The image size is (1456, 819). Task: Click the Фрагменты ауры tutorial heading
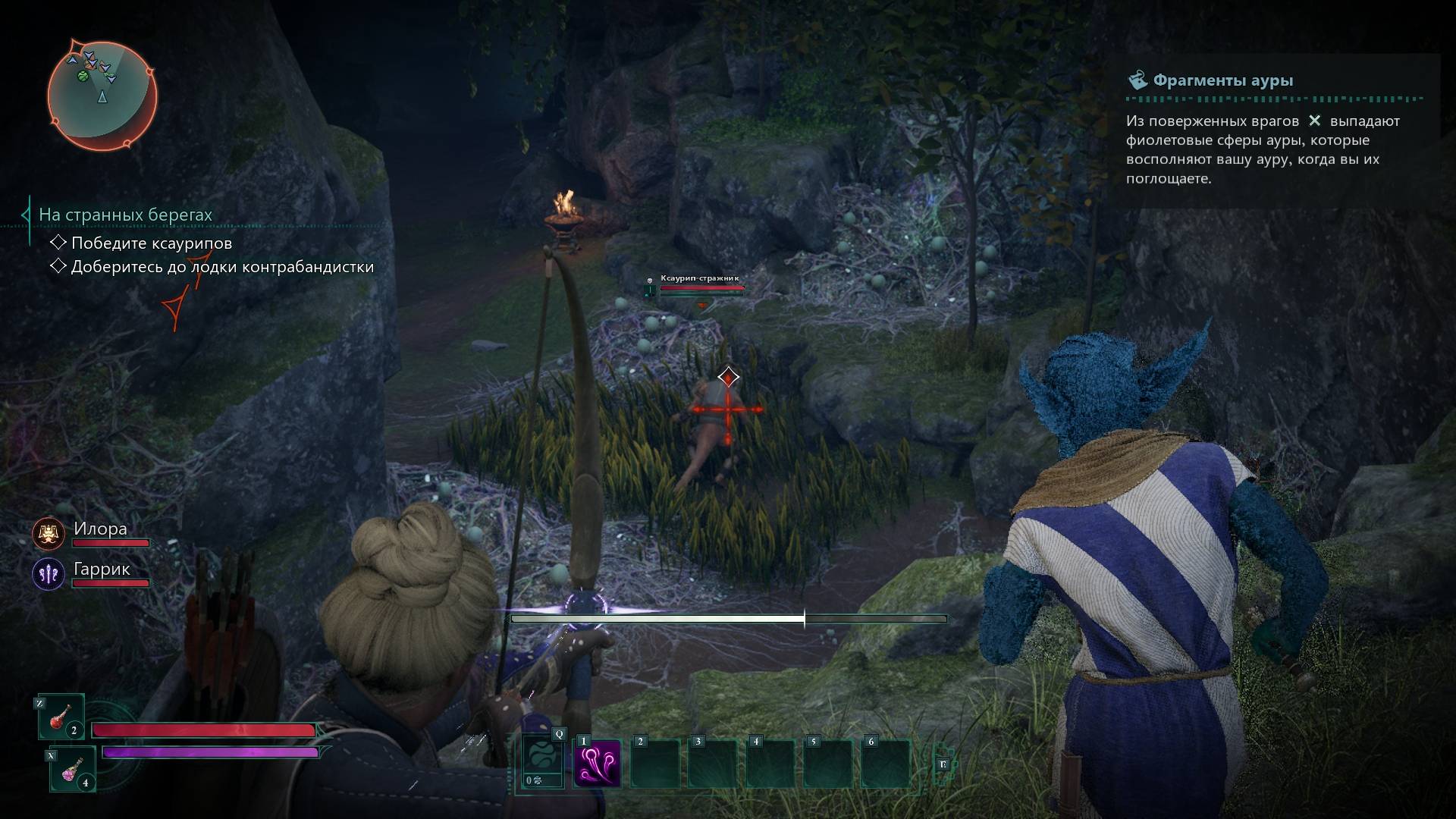pos(1222,80)
